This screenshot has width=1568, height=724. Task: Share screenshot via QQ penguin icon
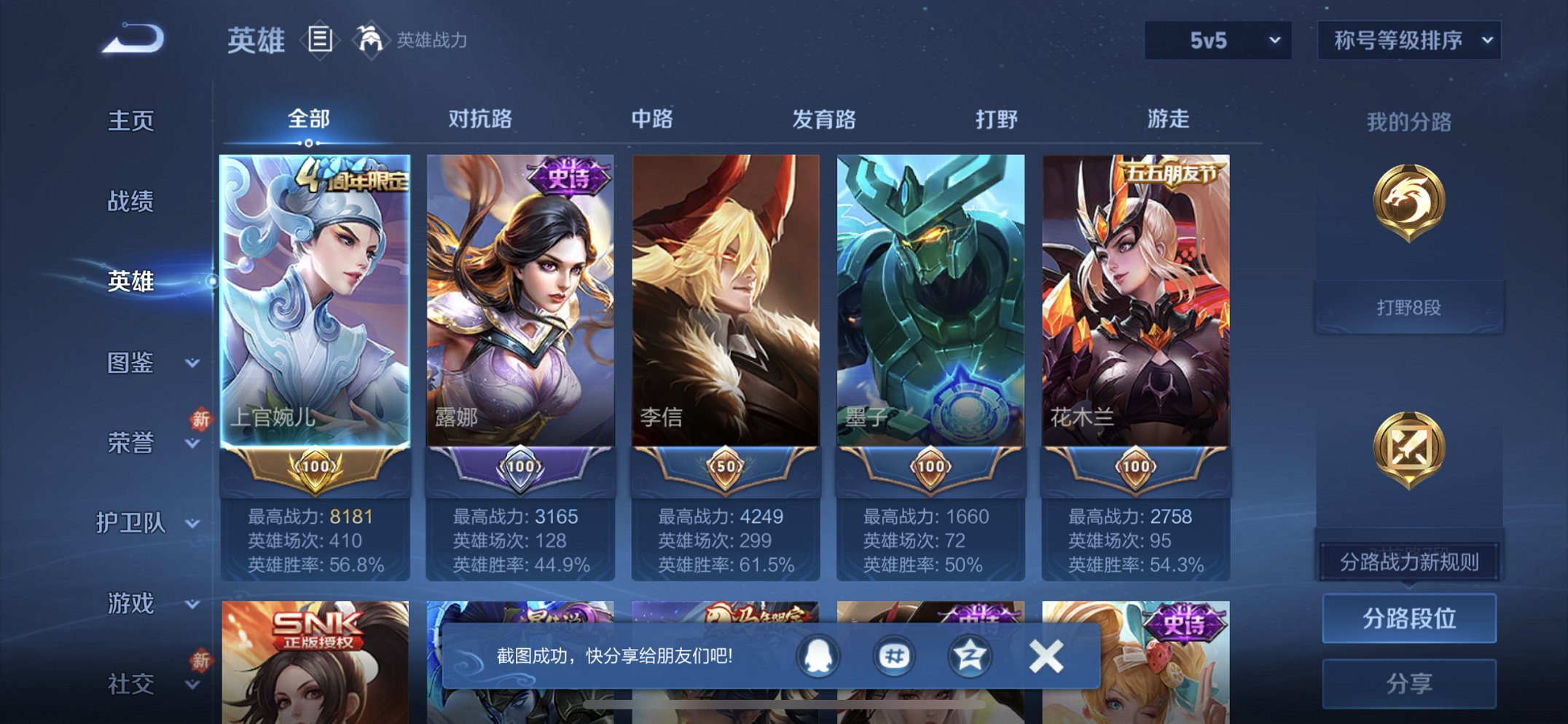(818, 655)
